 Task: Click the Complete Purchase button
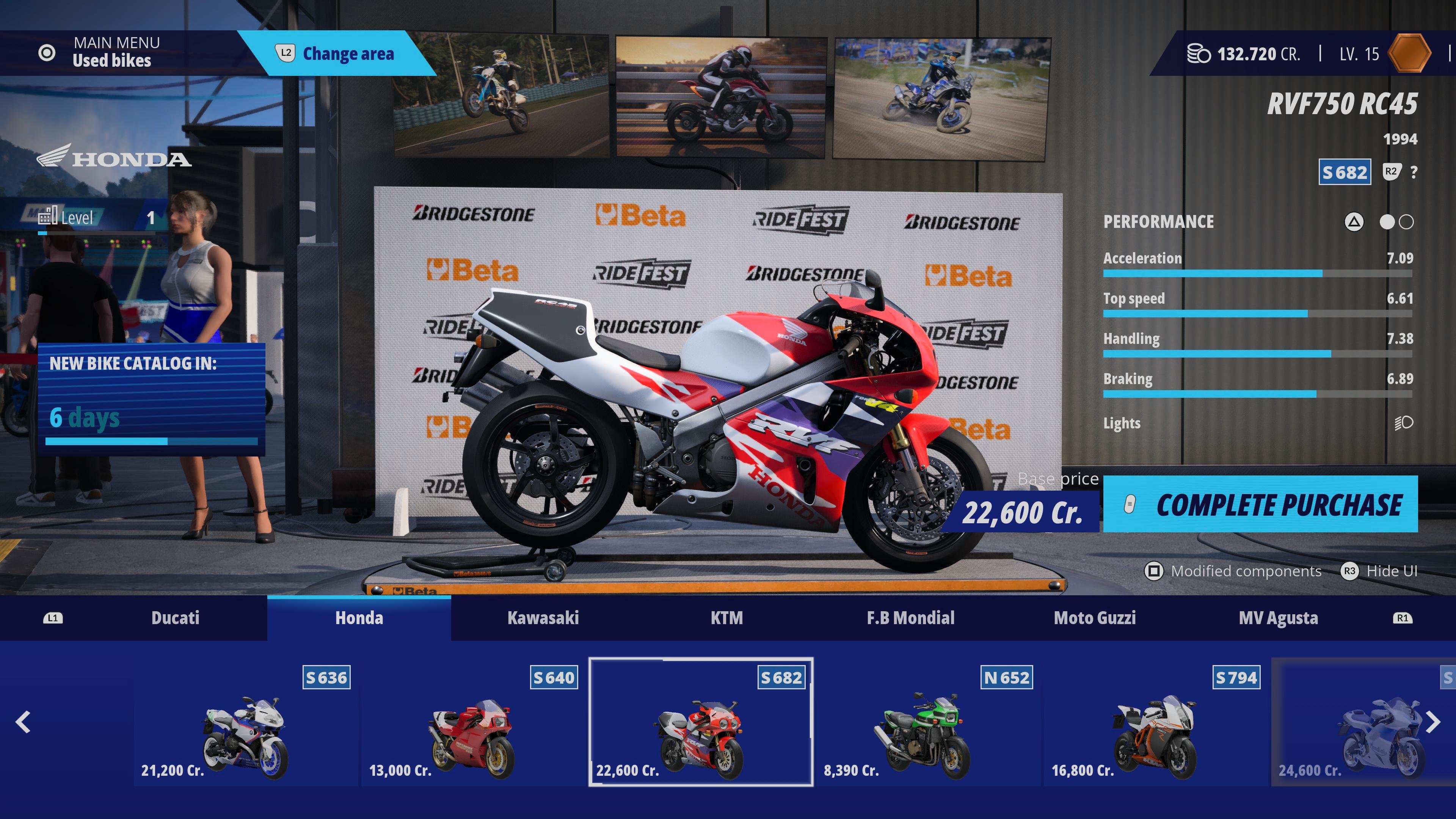(1260, 504)
